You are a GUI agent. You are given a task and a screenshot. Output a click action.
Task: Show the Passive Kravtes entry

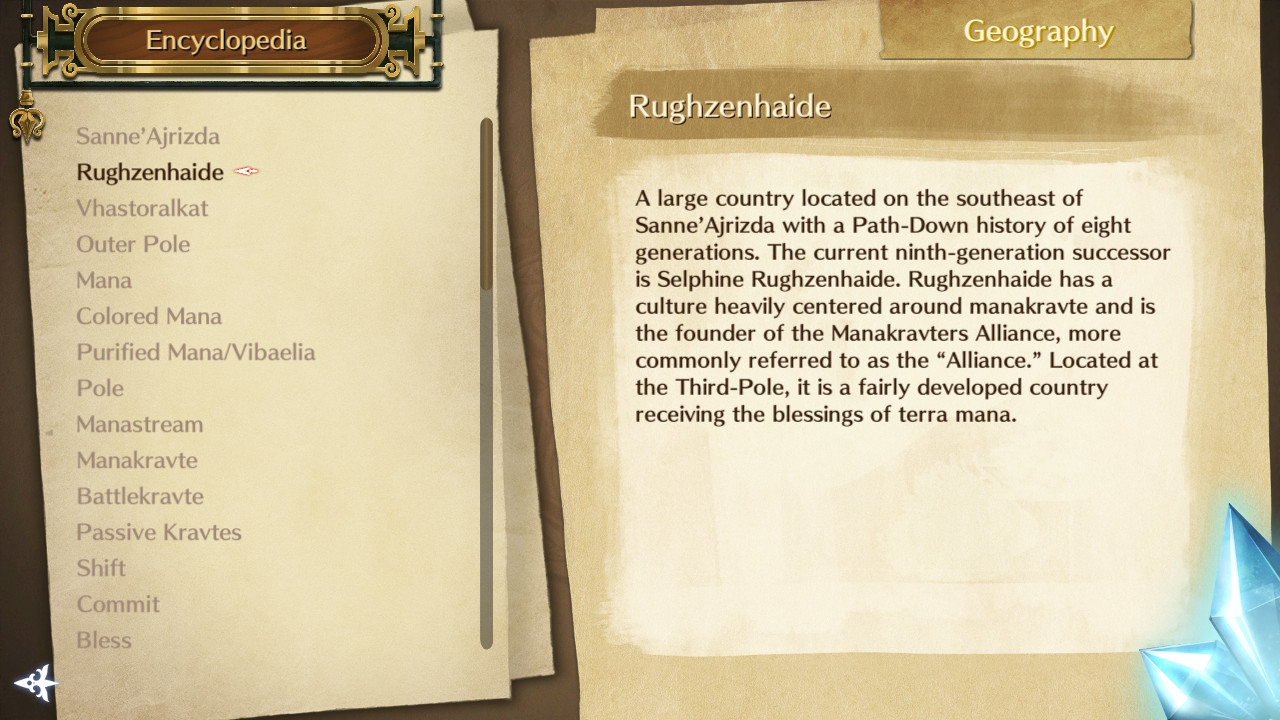[x=159, y=532]
